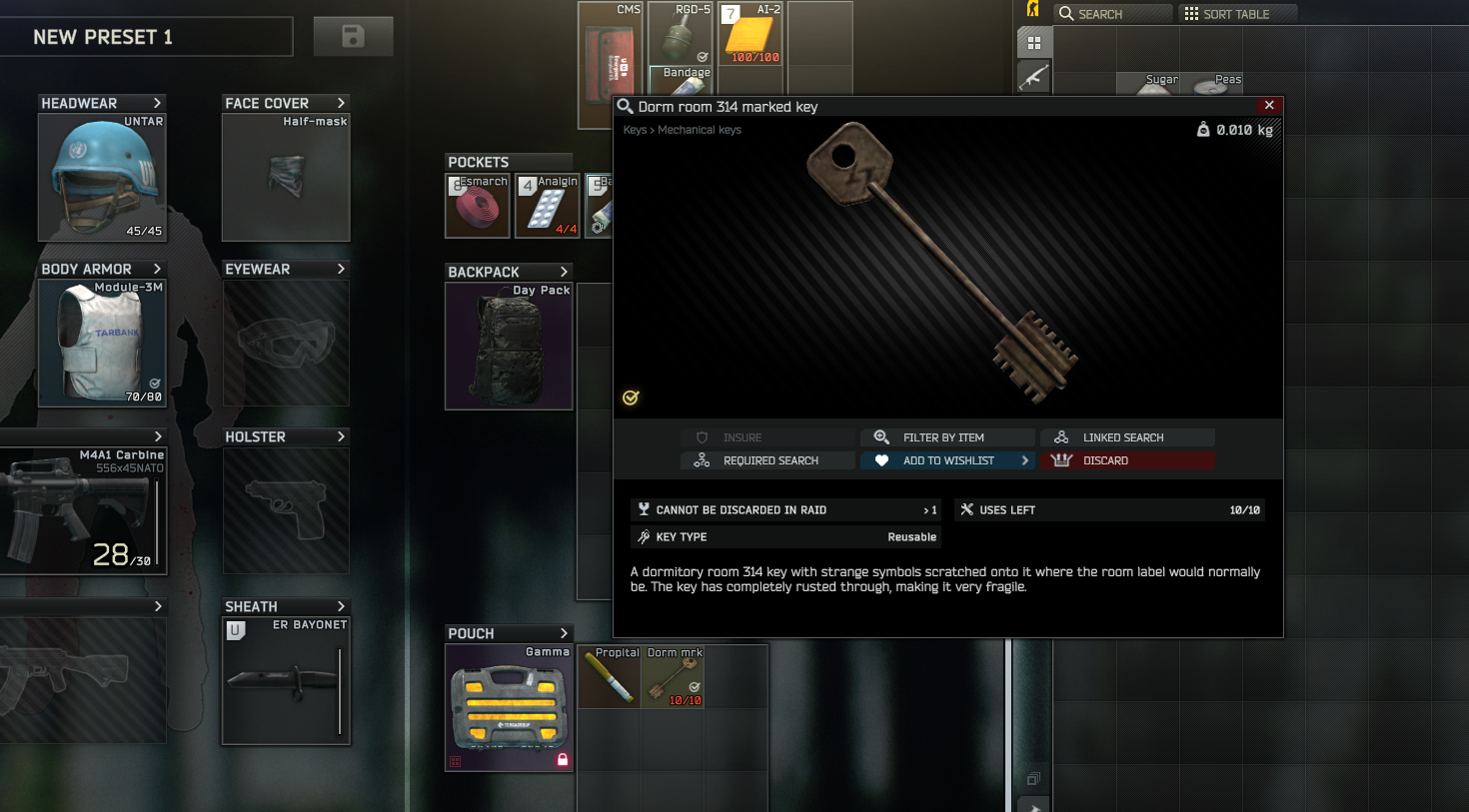Viewport: 1469px width, 812px height.
Task: Pick the Propital injector in pouch
Action: coord(609,677)
